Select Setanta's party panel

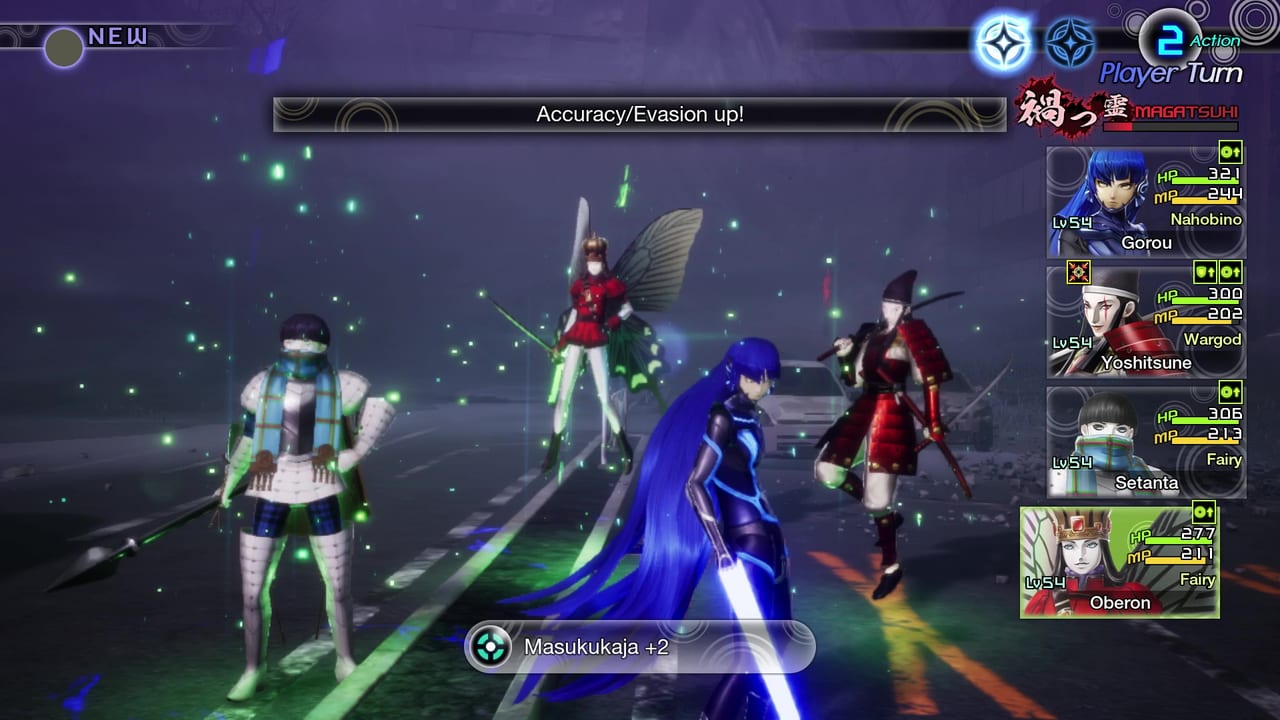(x=1145, y=440)
